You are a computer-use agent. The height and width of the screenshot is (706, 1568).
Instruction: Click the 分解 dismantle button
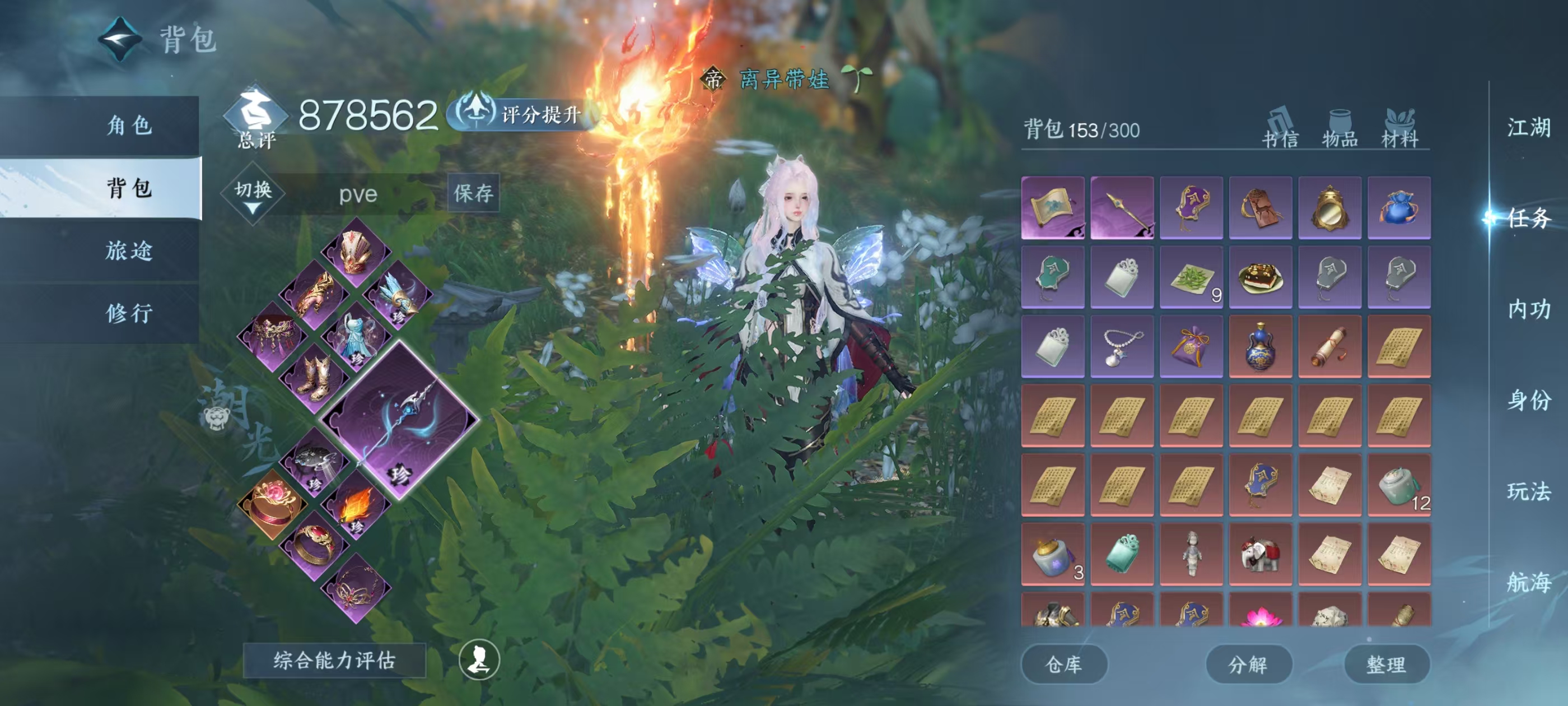click(1248, 664)
